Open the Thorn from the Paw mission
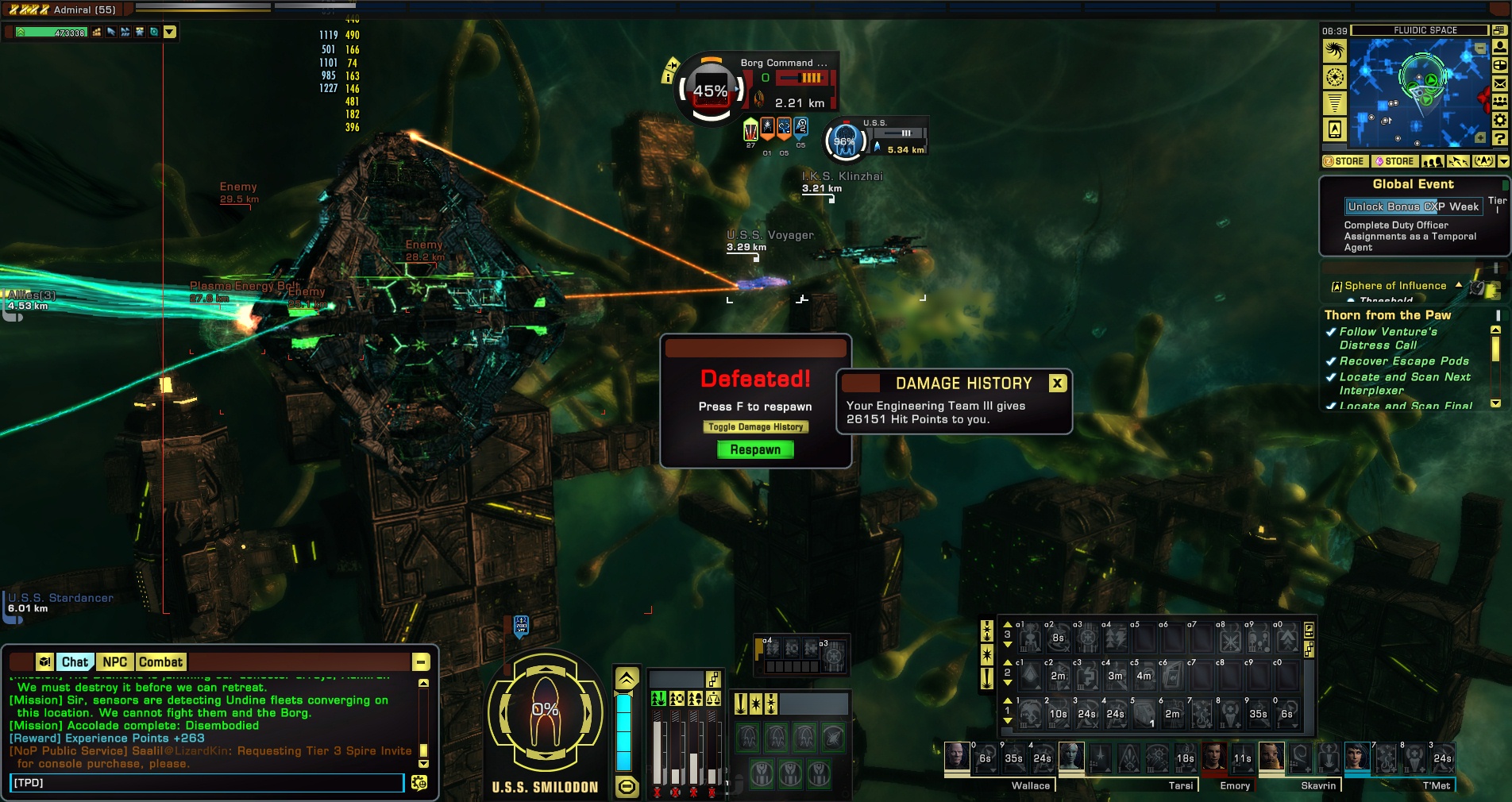The image size is (1512, 802). 1387,315
